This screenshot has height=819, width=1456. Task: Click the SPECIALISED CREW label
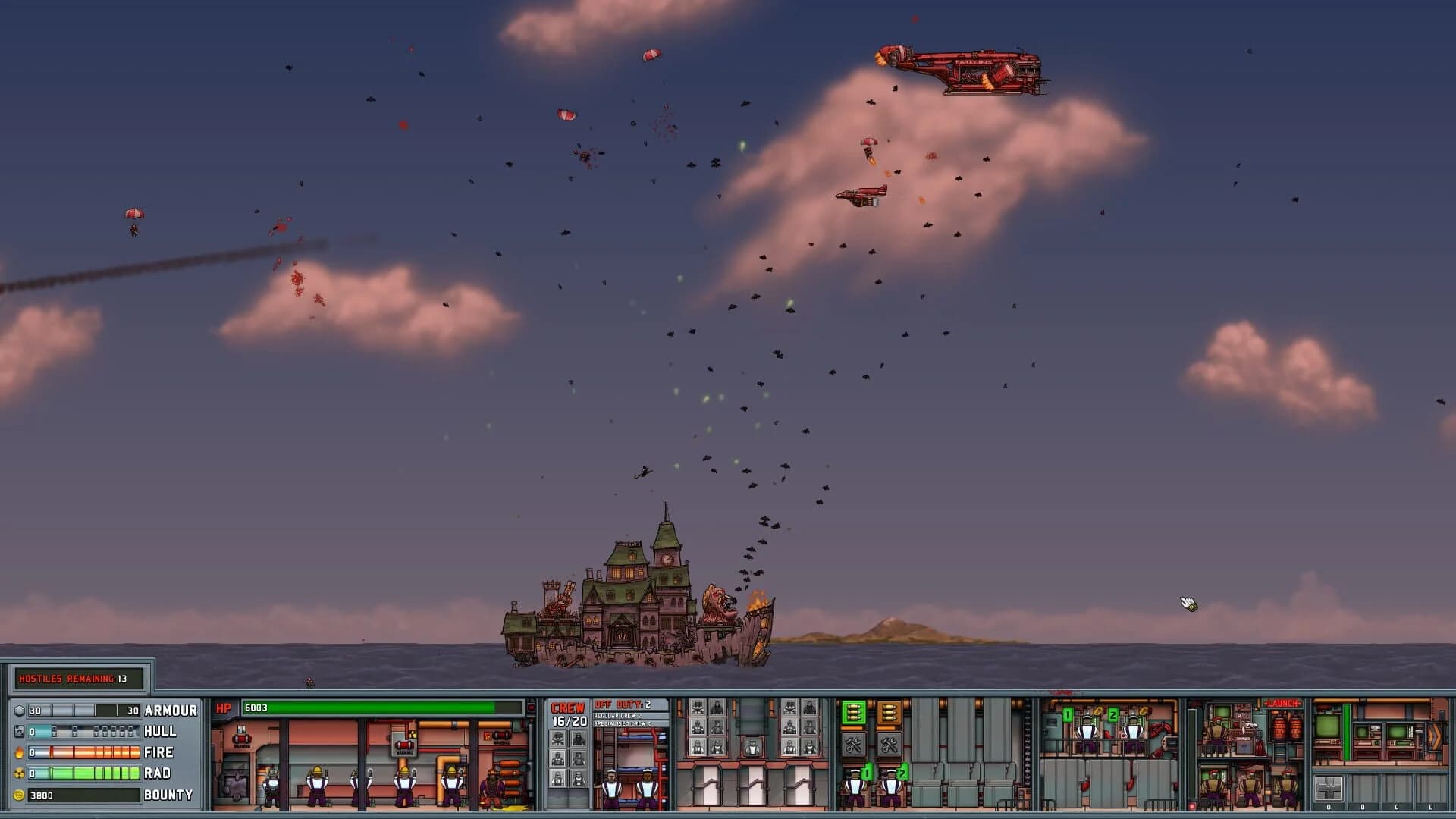(x=623, y=724)
